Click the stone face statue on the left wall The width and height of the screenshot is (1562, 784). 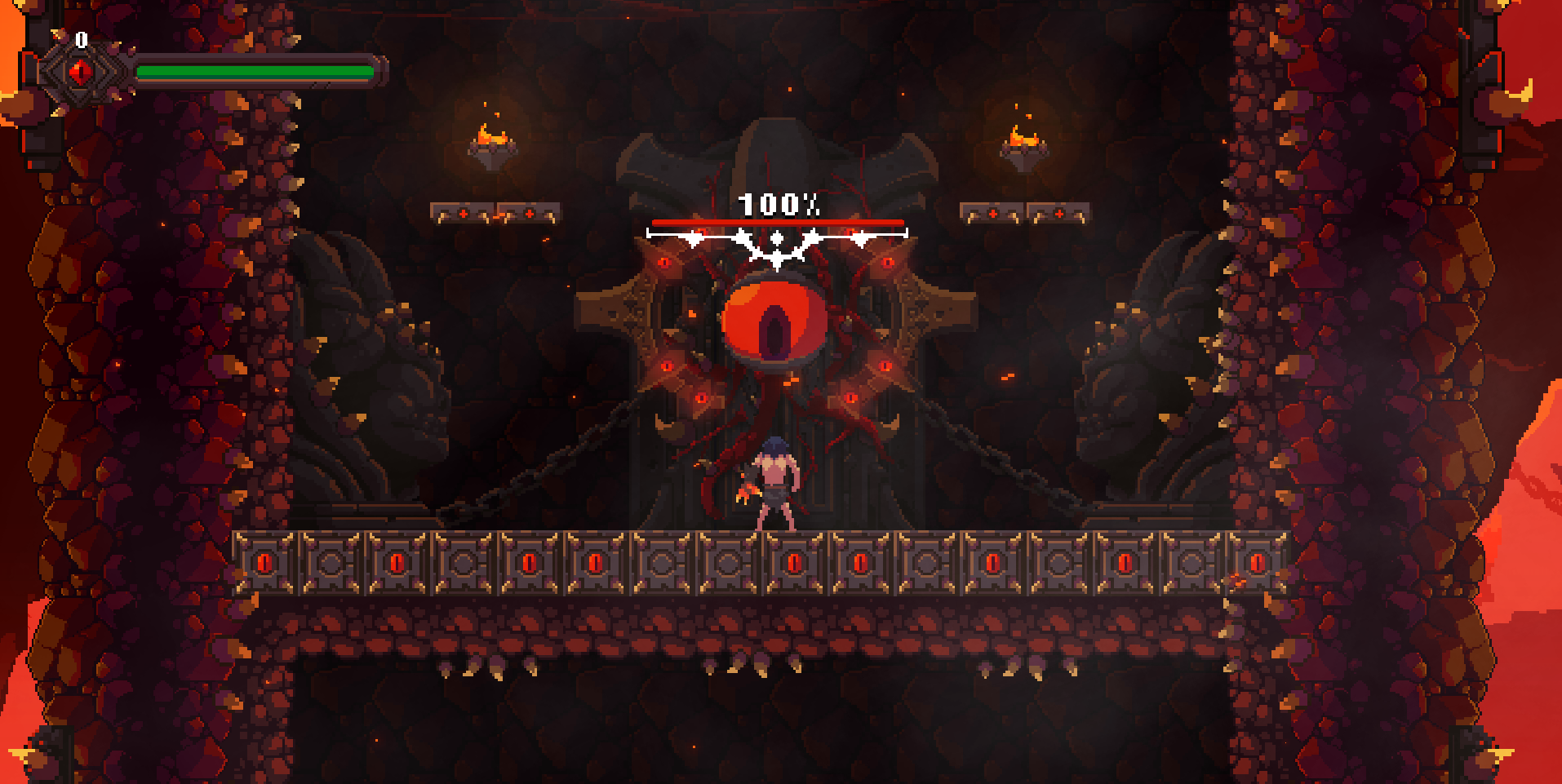click(x=375, y=367)
